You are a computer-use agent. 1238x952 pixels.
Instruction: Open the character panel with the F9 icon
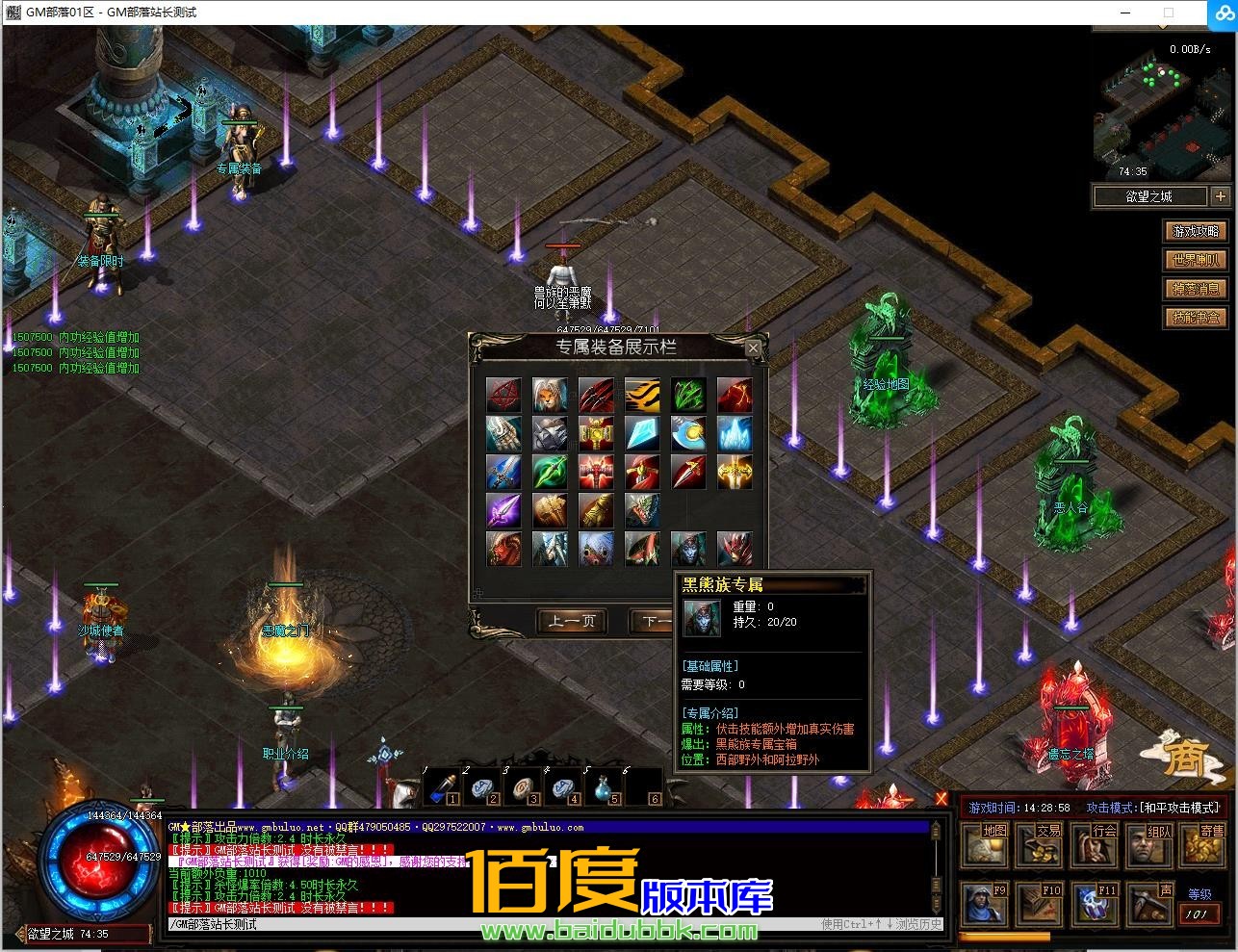[984, 903]
